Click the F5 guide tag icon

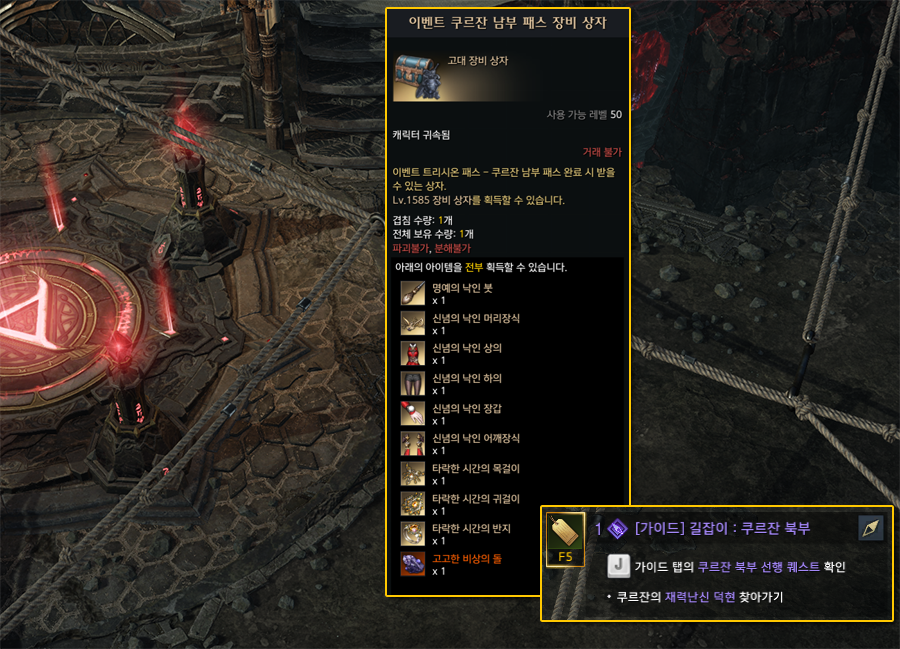(x=565, y=539)
